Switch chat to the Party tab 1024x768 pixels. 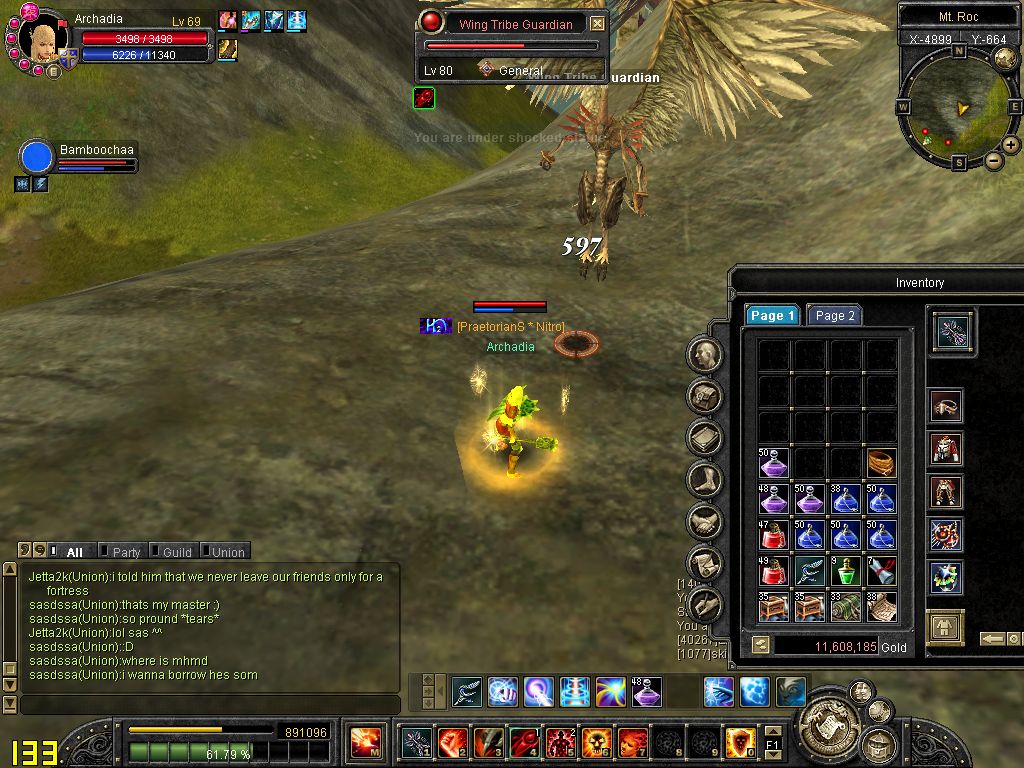click(126, 551)
